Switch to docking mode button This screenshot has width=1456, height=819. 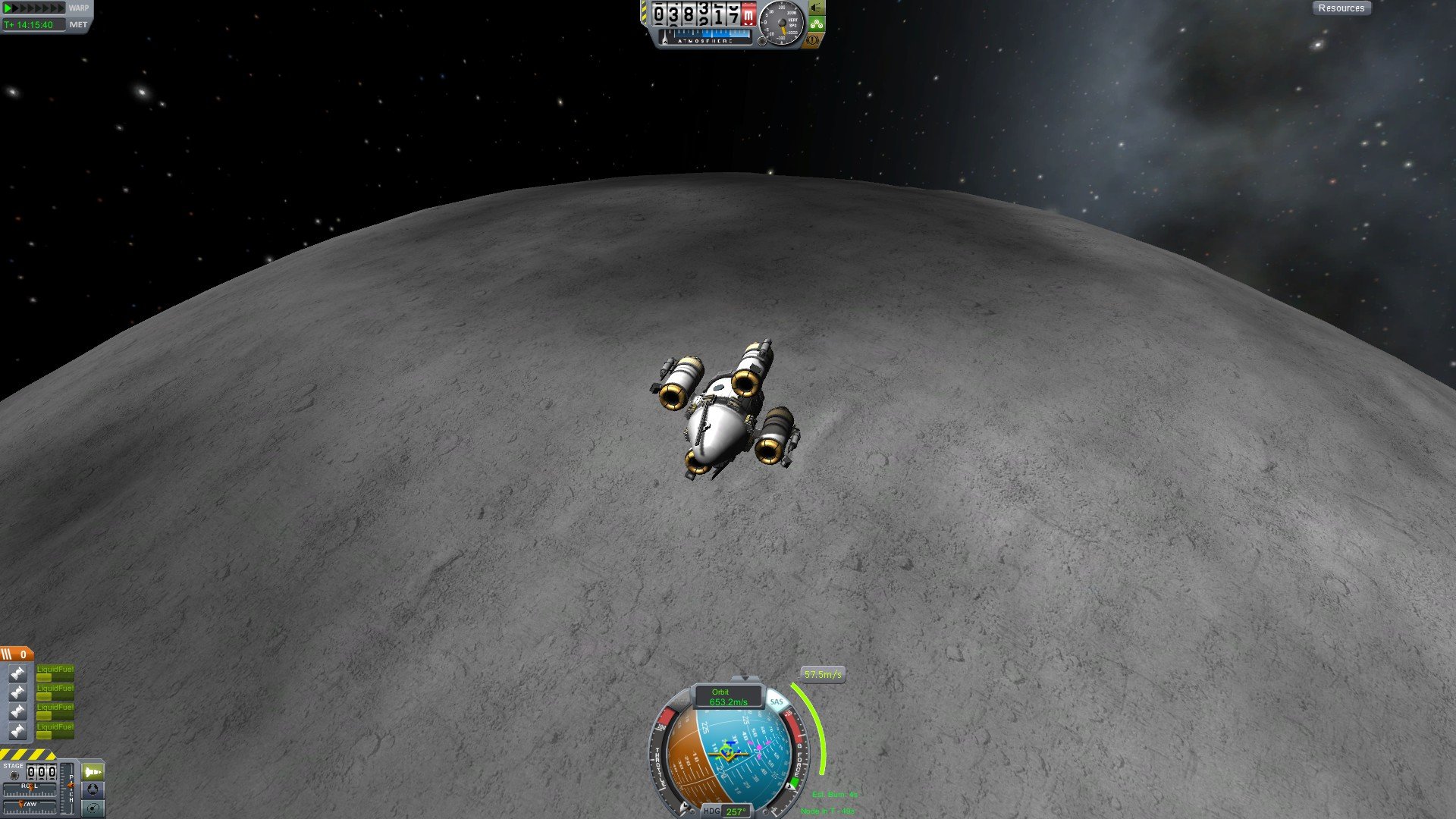[93, 790]
